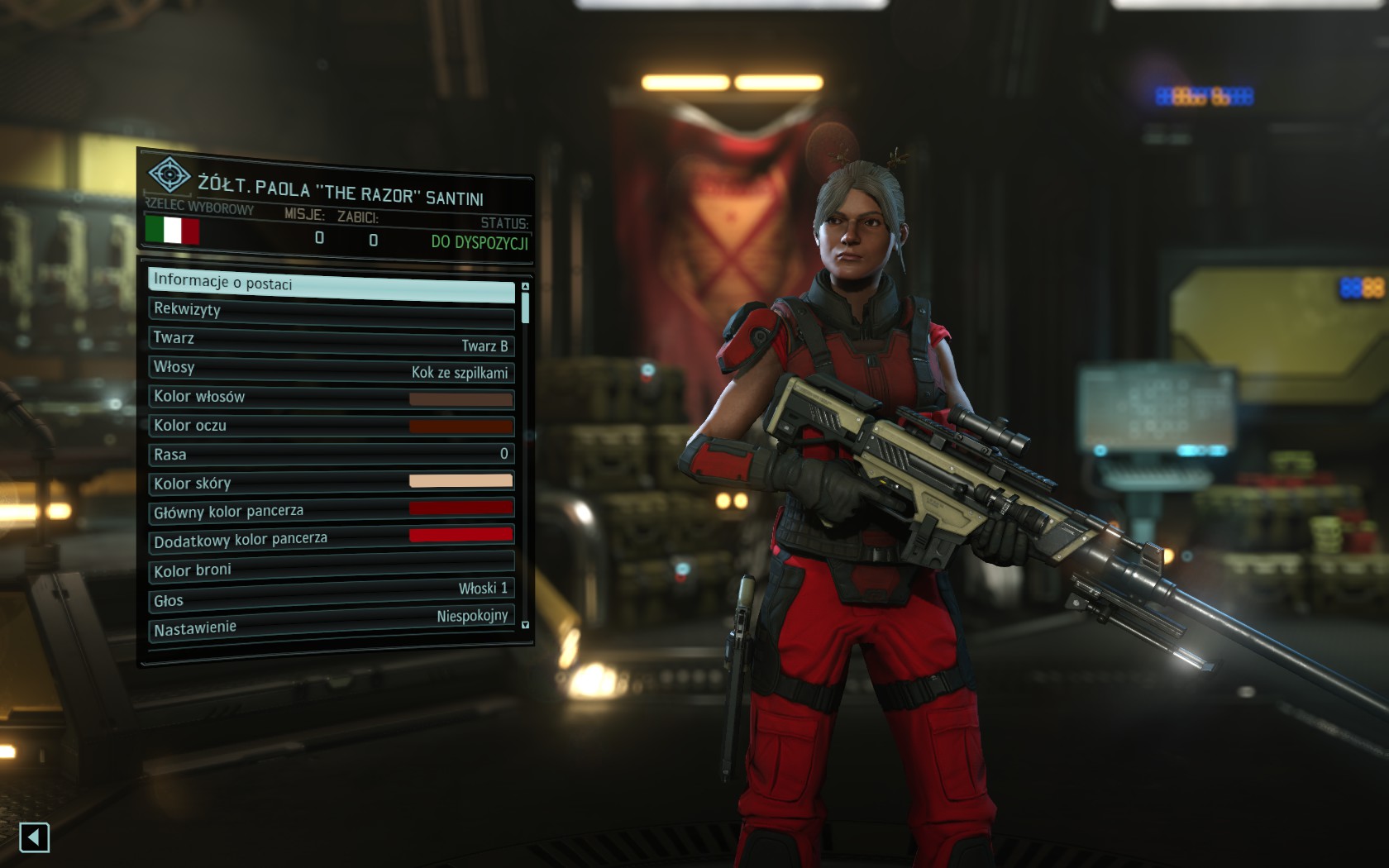Pick the Kolor oczu eye color
1389x868 pixels.
pyautogui.click(x=461, y=427)
